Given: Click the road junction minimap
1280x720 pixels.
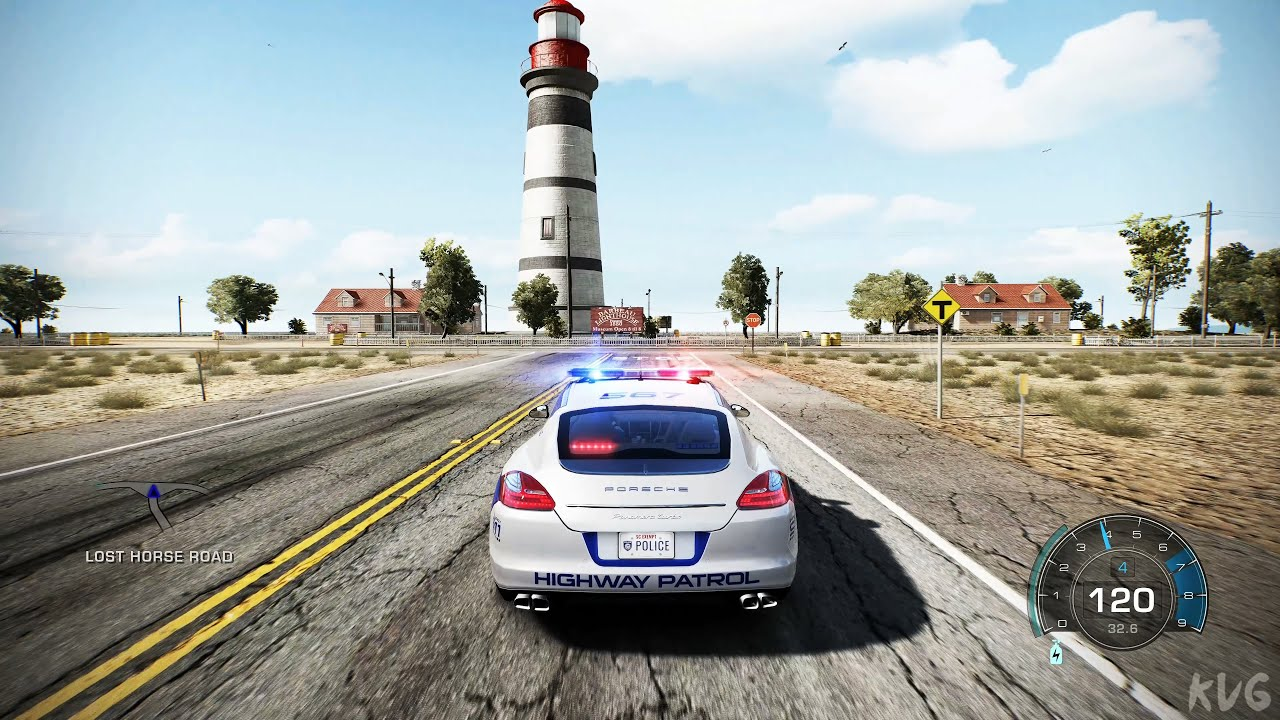Looking at the screenshot, I should (x=154, y=503).
